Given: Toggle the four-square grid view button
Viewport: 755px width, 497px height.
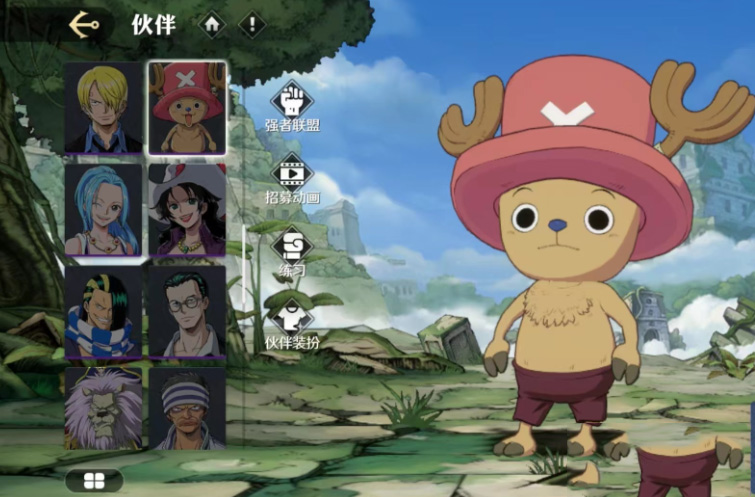Looking at the screenshot, I should pyautogui.click(x=94, y=481).
